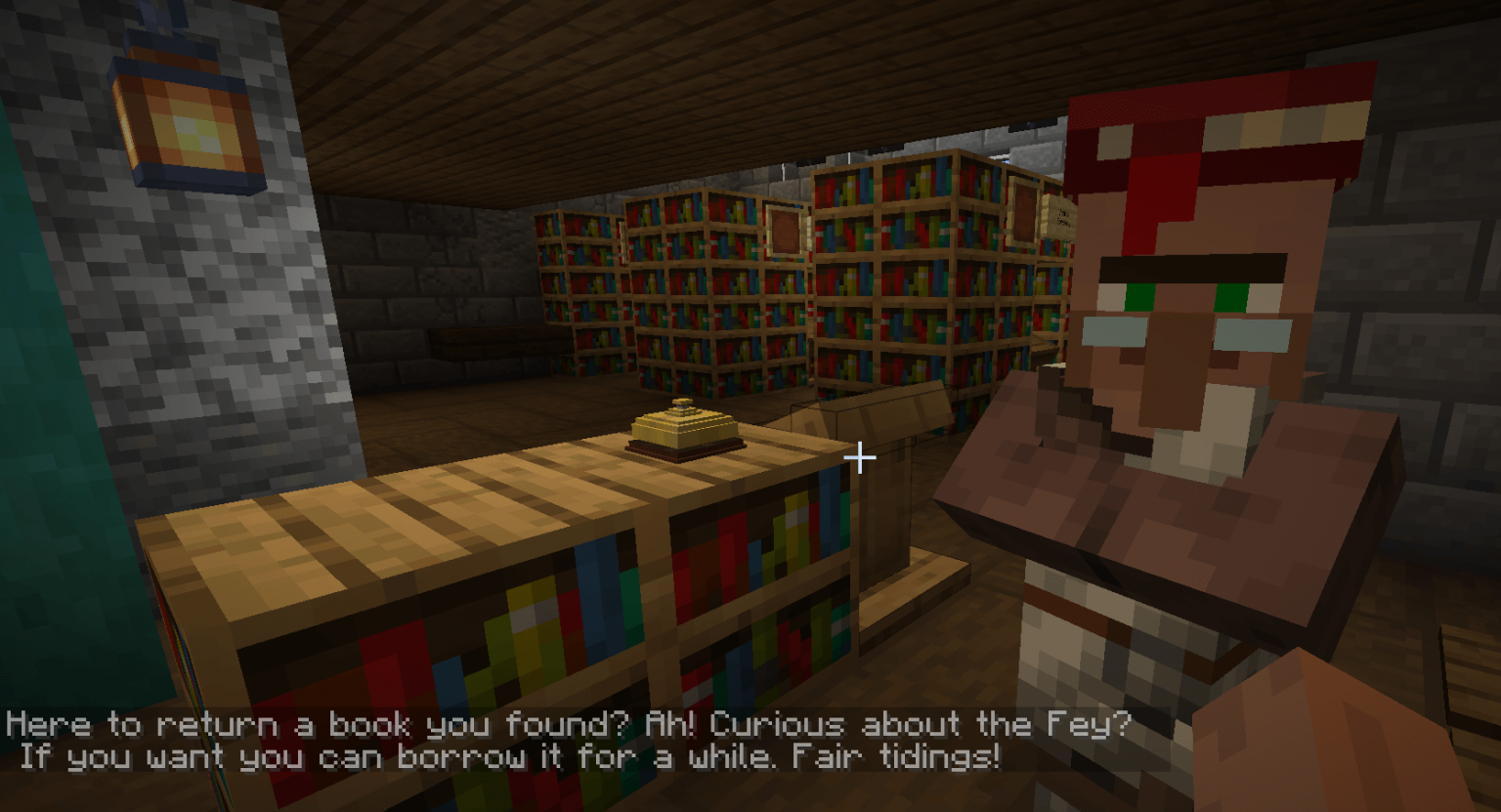Screen dimensions: 1501x812
Task: Click the "Fair tidings!" dialogue text
Action: (899, 755)
